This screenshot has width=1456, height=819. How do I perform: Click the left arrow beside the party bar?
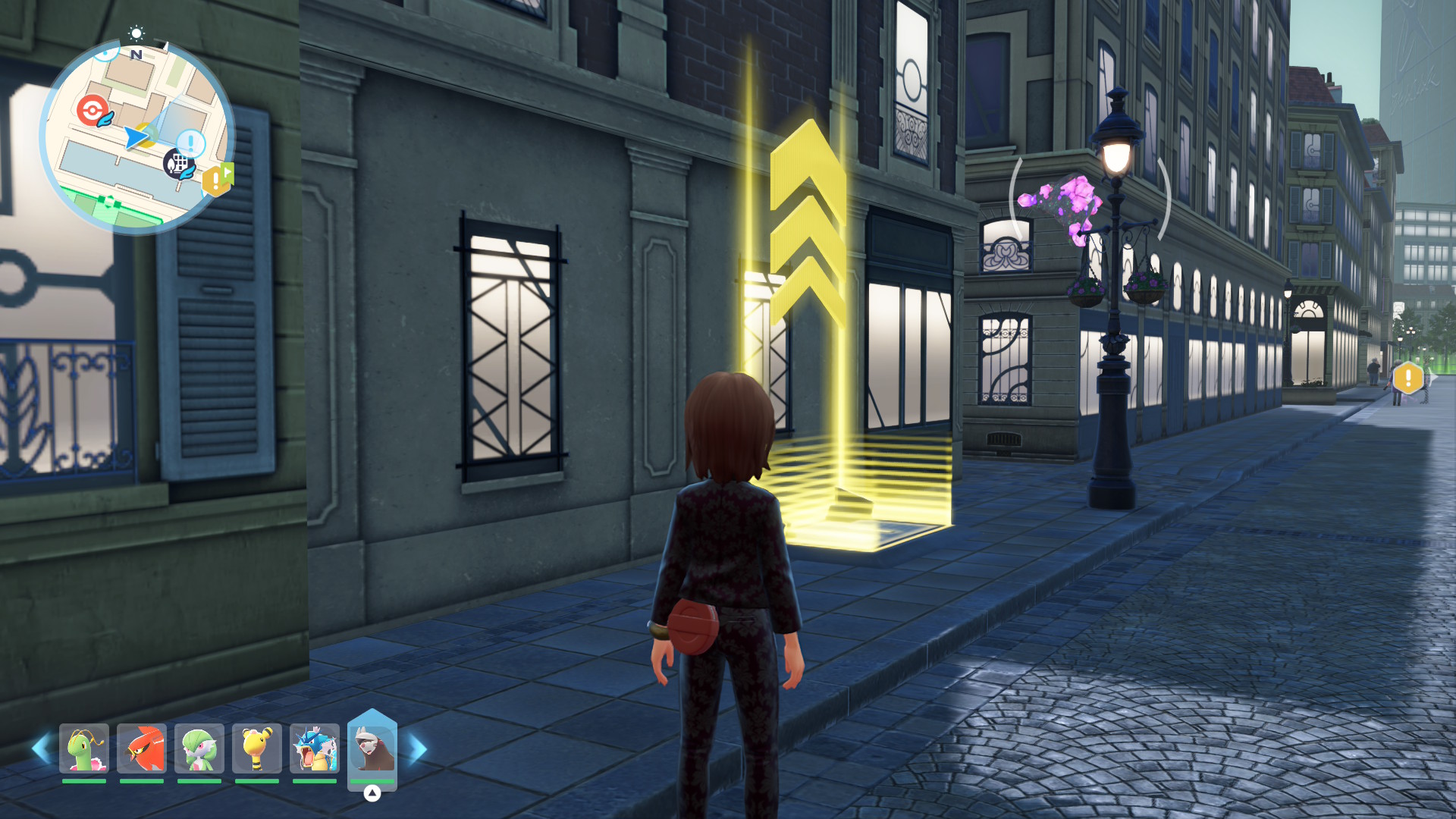tap(41, 748)
